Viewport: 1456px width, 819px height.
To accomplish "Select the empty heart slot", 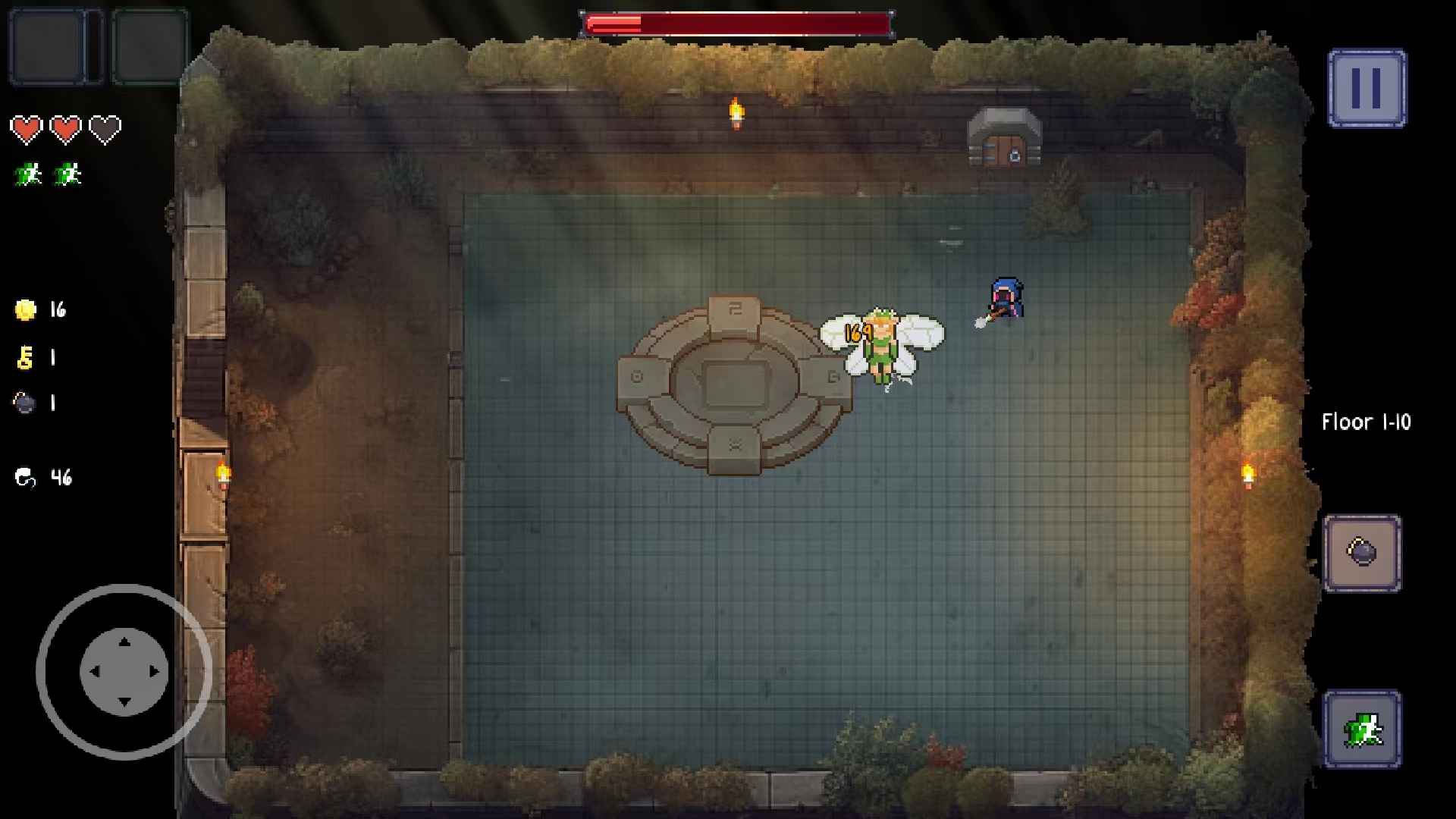I will click(x=106, y=127).
